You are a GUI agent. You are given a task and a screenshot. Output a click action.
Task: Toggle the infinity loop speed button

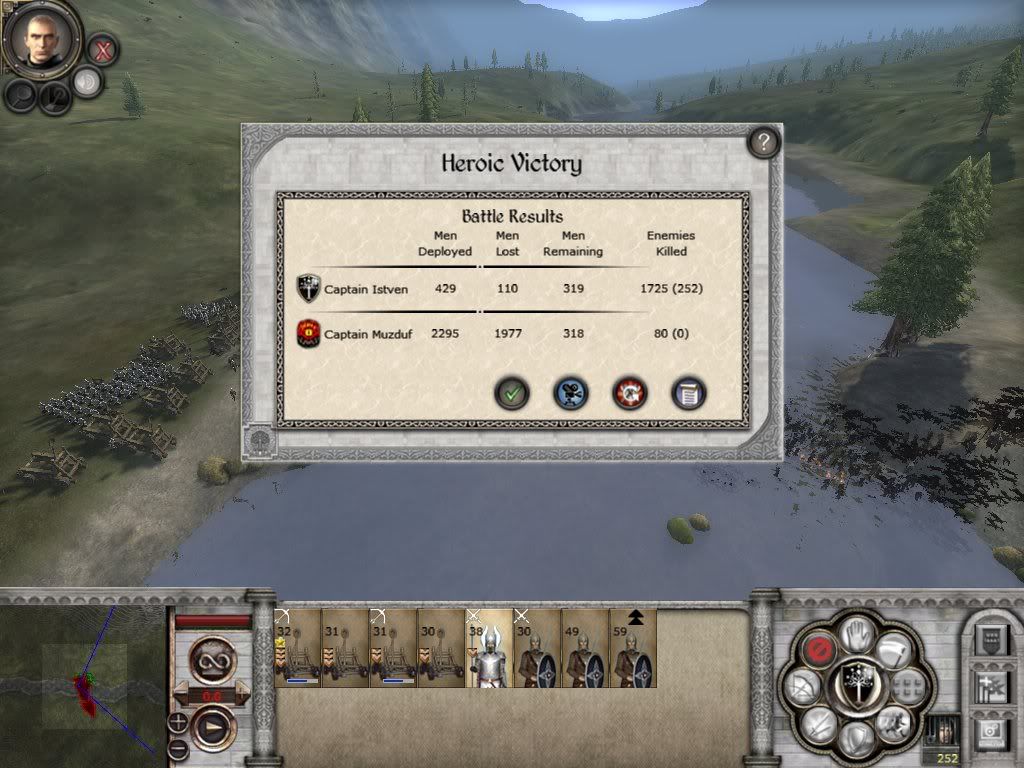(x=212, y=658)
